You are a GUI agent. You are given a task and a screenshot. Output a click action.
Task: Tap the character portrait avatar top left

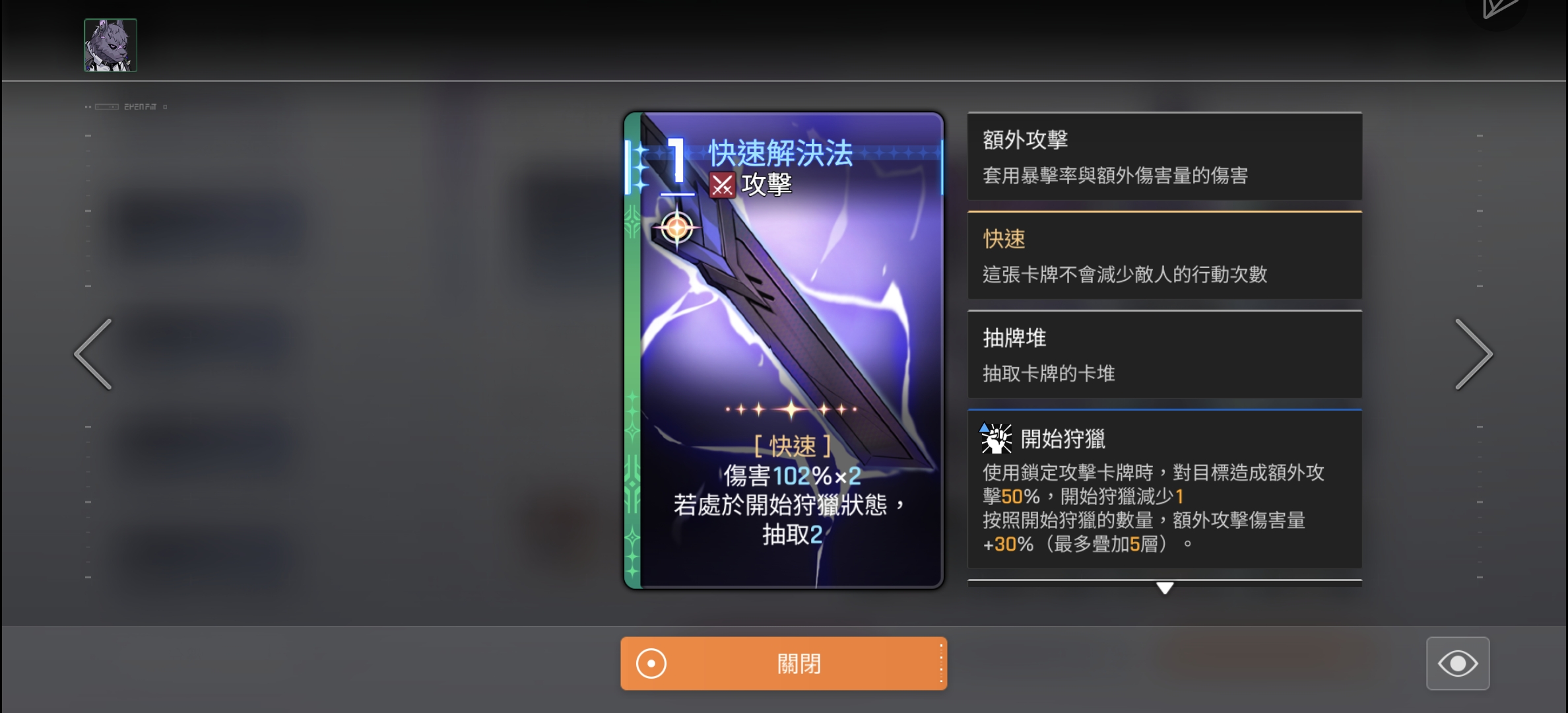pos(110,44)
